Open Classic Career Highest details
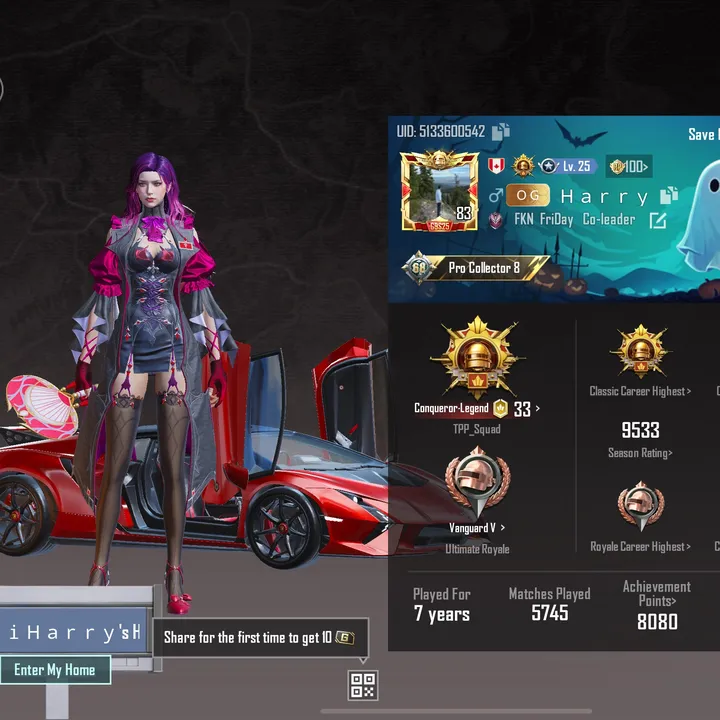Image resolution: width=720 pixels, height=720 pixels. coord(640,391)
